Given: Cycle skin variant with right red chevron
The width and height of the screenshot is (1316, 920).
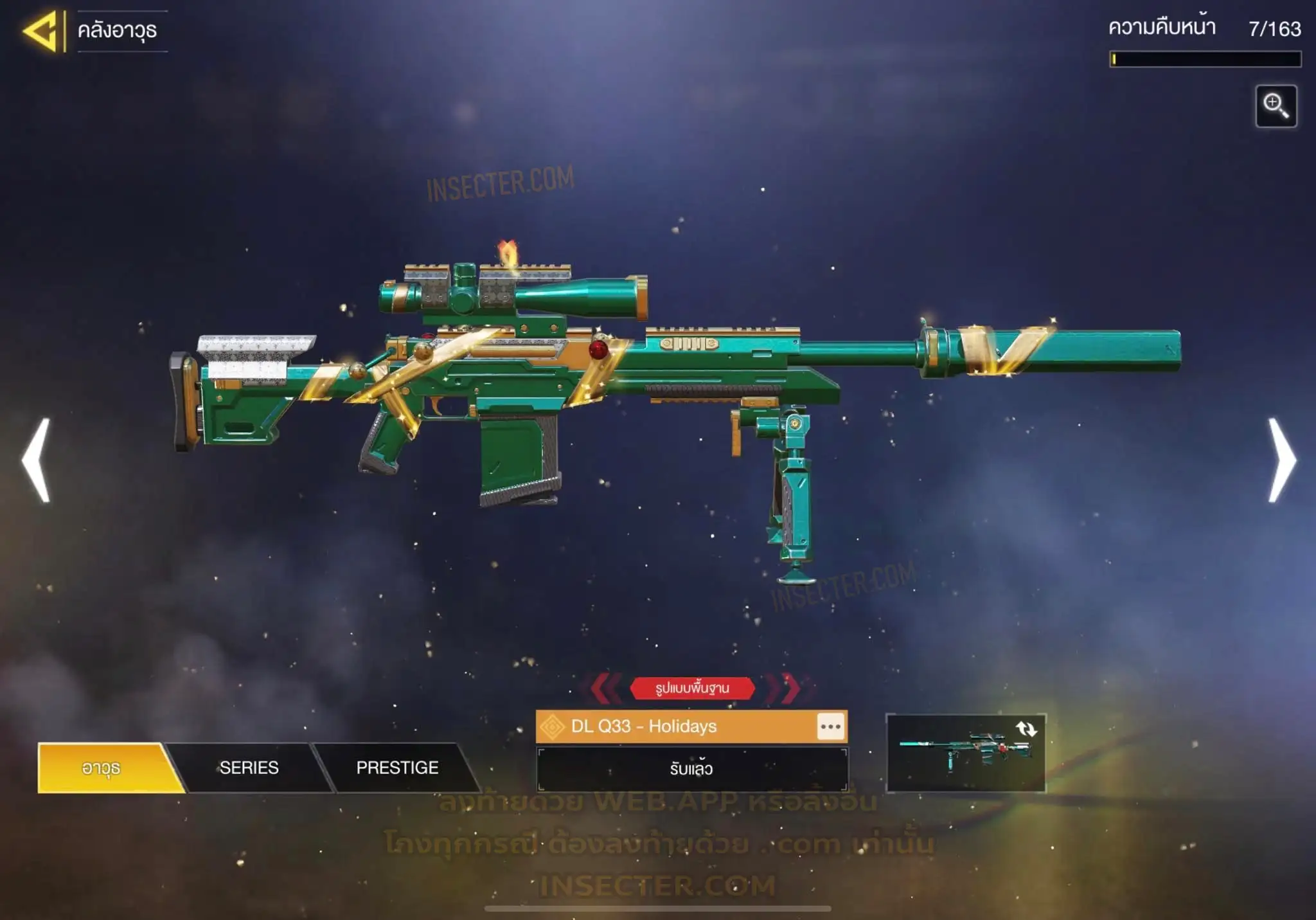Looking at the screenshot, I should click(x=789, y=688).
